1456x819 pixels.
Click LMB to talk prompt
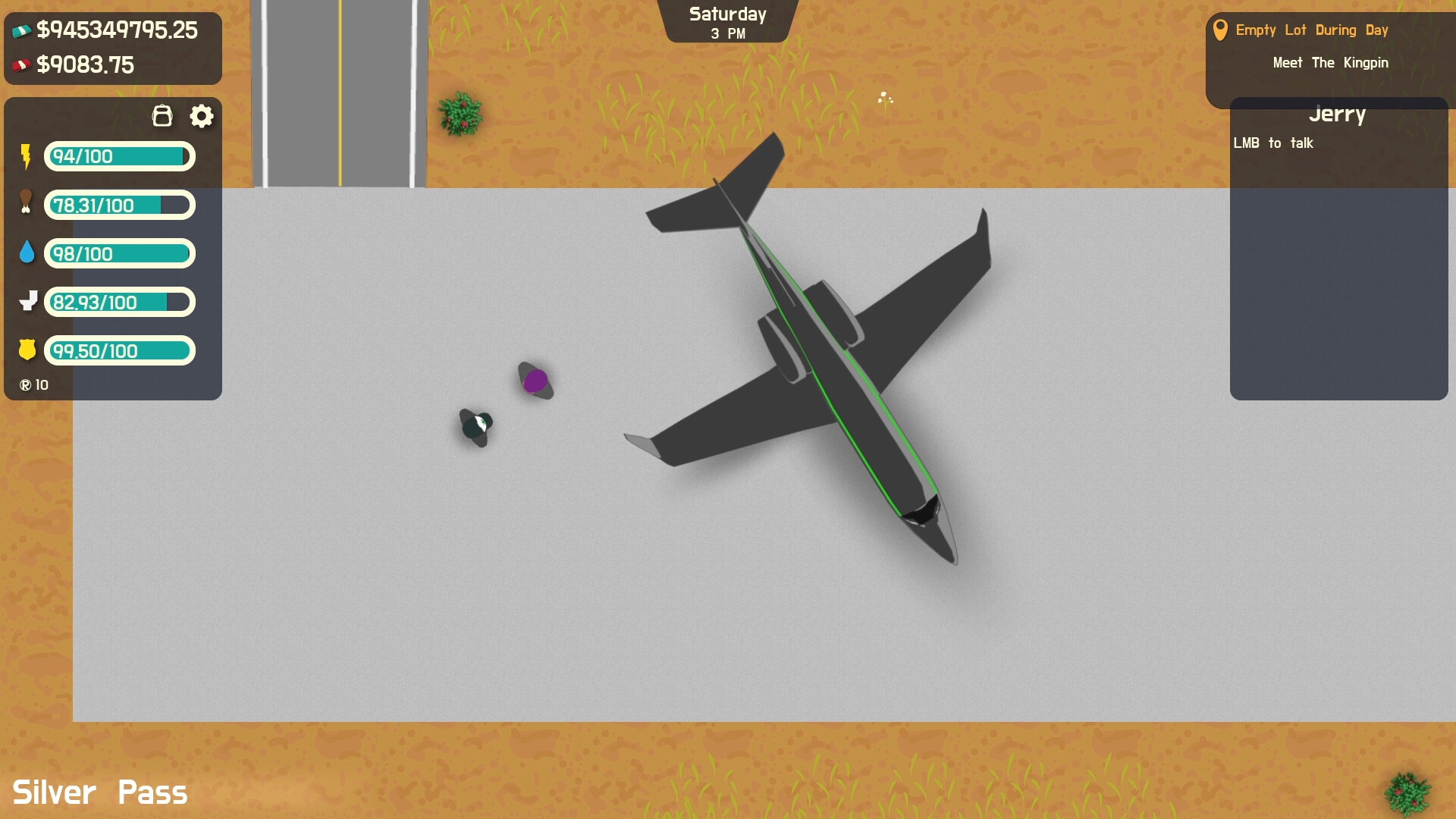pos(1275,143)
